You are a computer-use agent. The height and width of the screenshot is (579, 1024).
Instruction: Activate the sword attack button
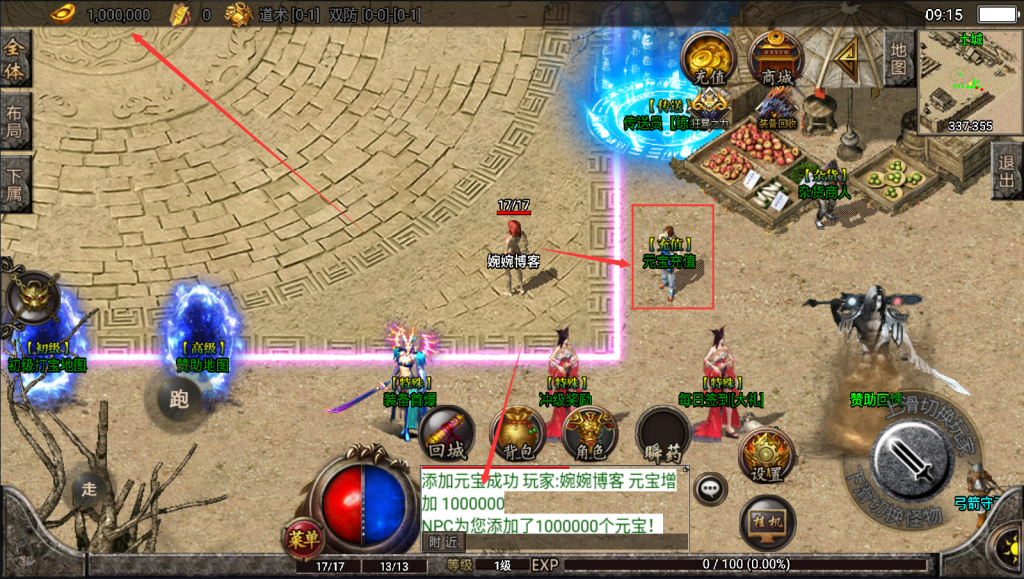[x=909, y=461]
